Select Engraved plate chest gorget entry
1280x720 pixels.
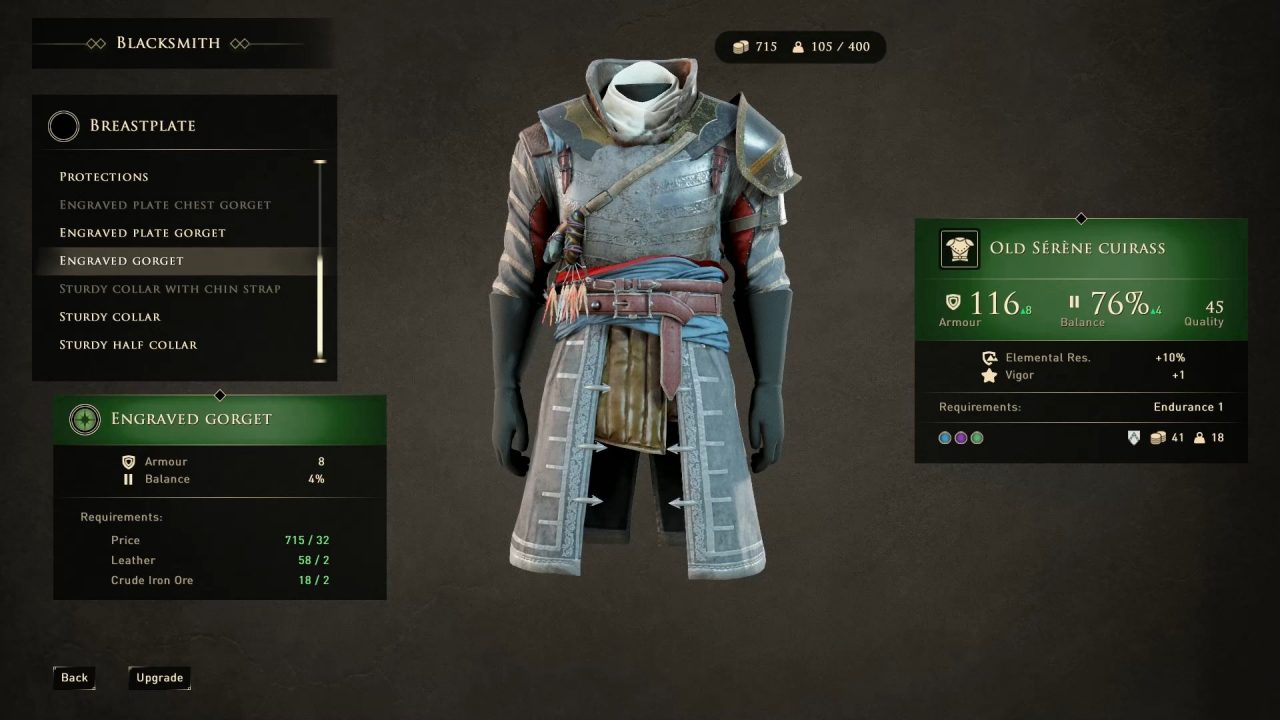165,205
